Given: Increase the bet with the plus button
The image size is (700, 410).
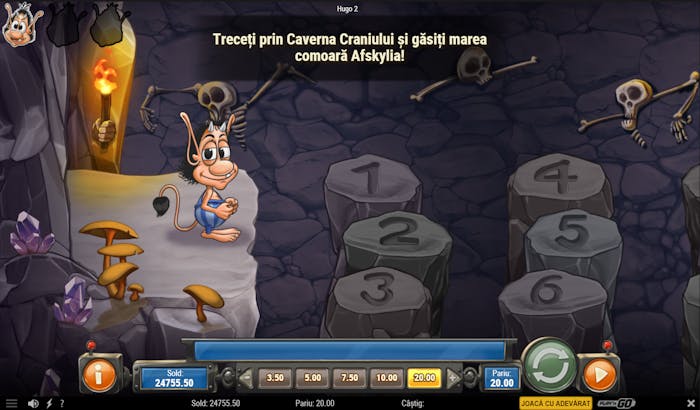Looking at the screenshot, I should [455, 378].
